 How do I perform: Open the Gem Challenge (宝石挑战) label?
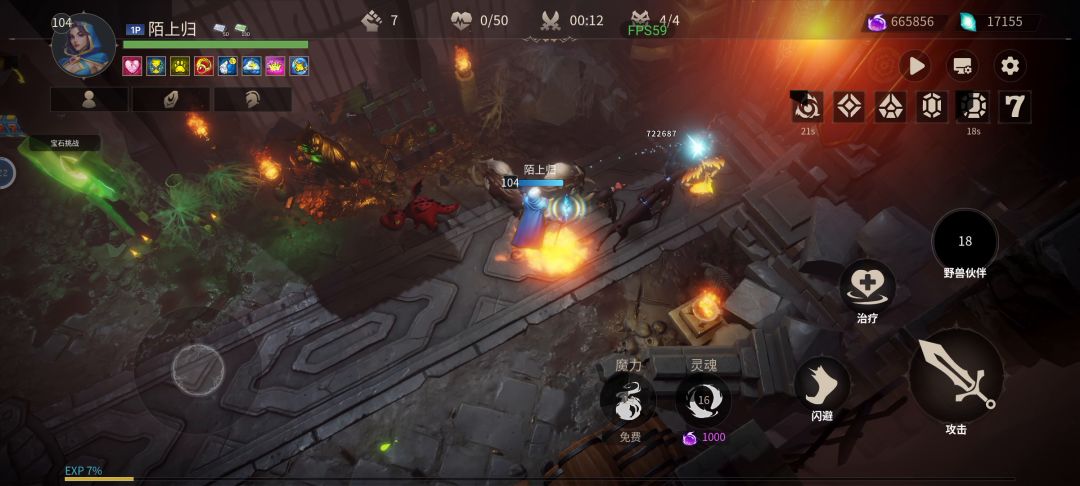click(64, 143)
